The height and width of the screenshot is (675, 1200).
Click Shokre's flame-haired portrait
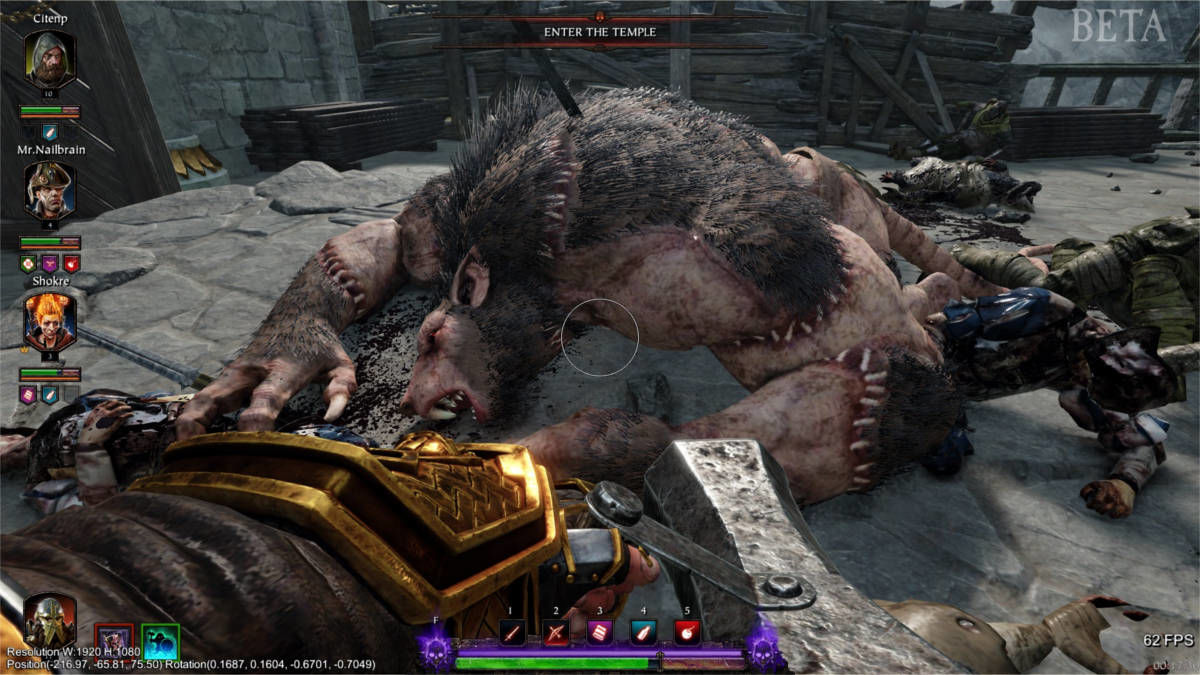click(x=49, y=322)
